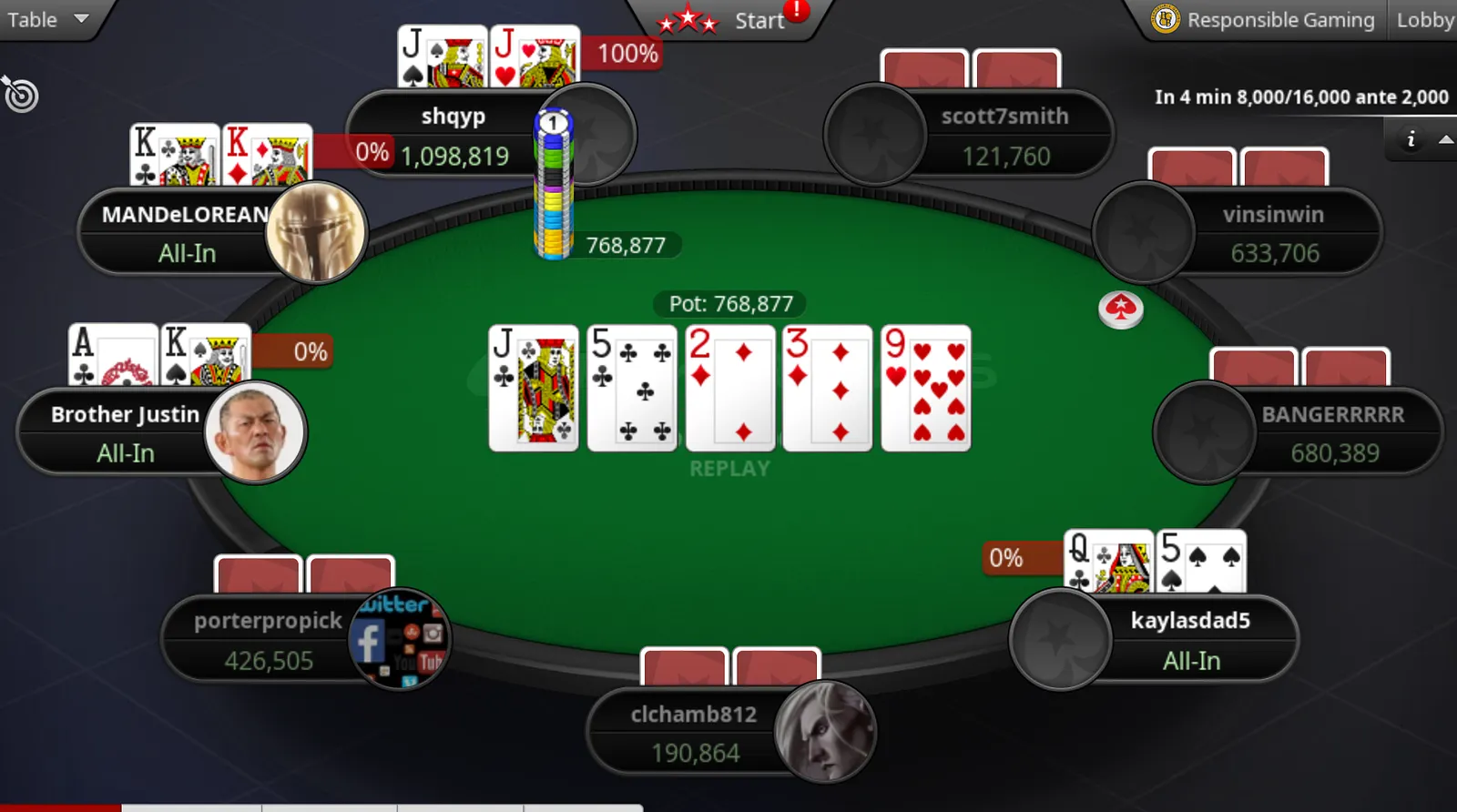Click the REPLAY label under the board
The height and width of the screenshot is (812, 1457).
[x=729, y=469]
